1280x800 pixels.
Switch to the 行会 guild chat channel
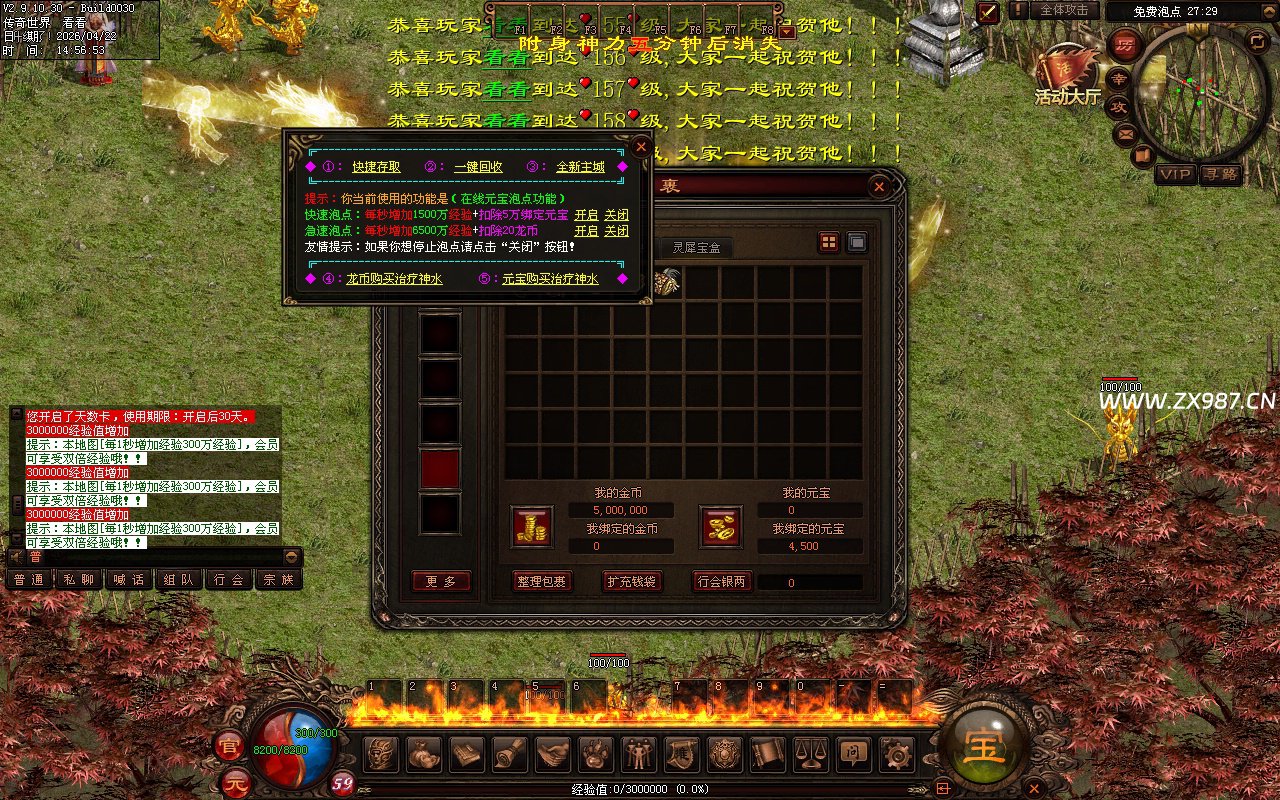tap(229, 579)
